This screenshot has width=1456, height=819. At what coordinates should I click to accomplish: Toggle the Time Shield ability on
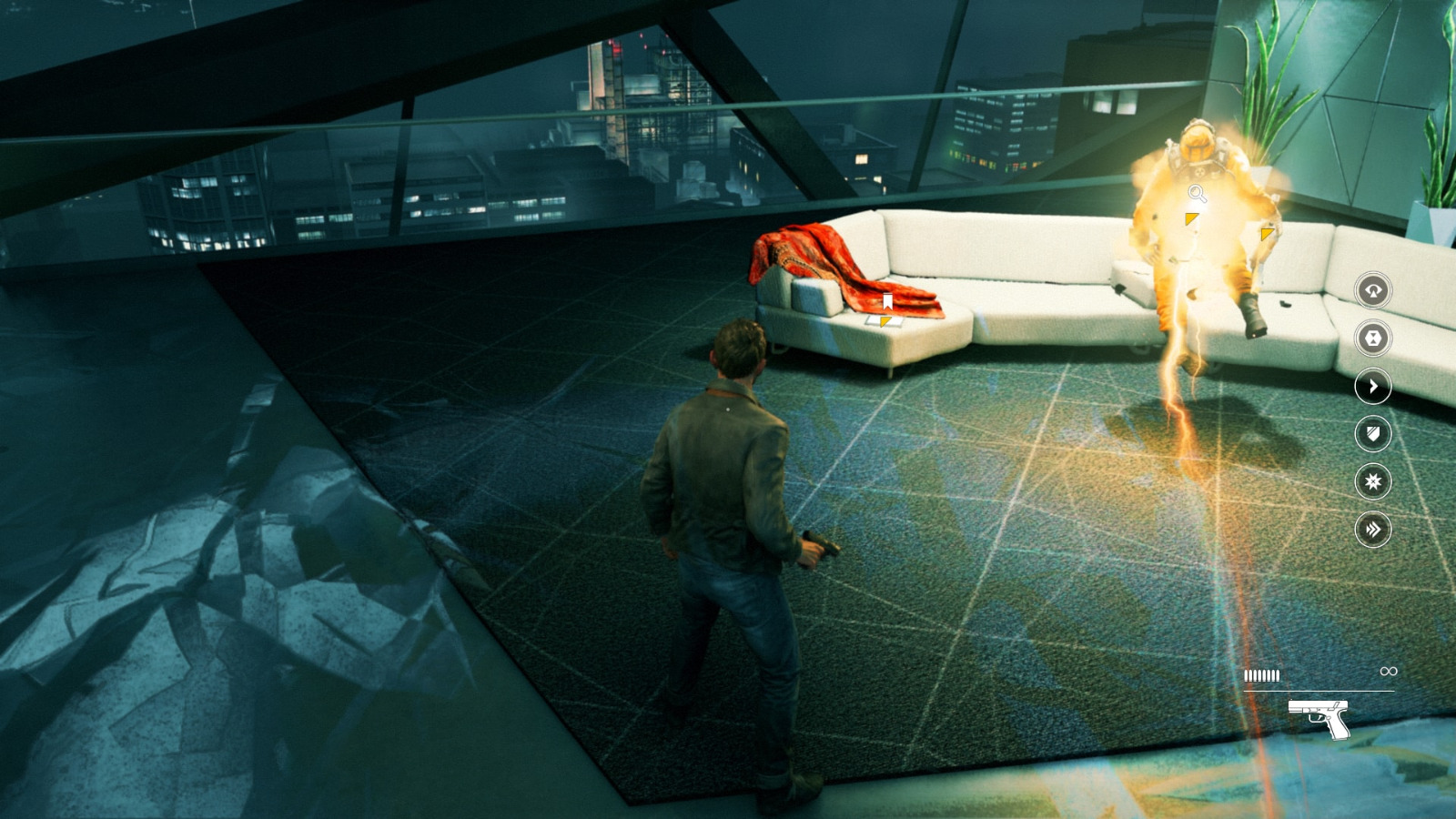[1370, 434]
